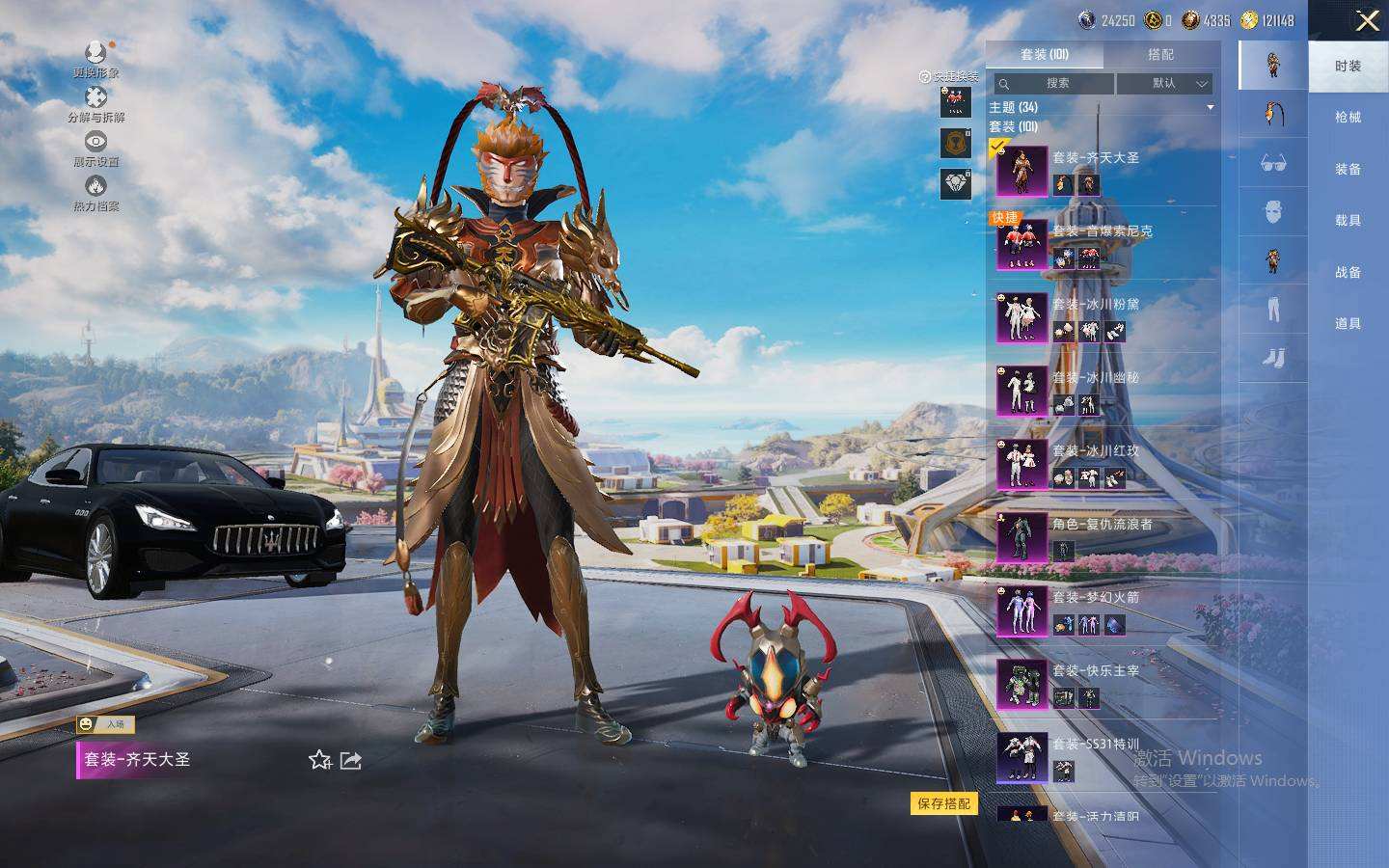Screen dimensions: 1389x868
Task: Pick the 角色-复仇流浪者 character entry
Action: [x=1102, y=535]
